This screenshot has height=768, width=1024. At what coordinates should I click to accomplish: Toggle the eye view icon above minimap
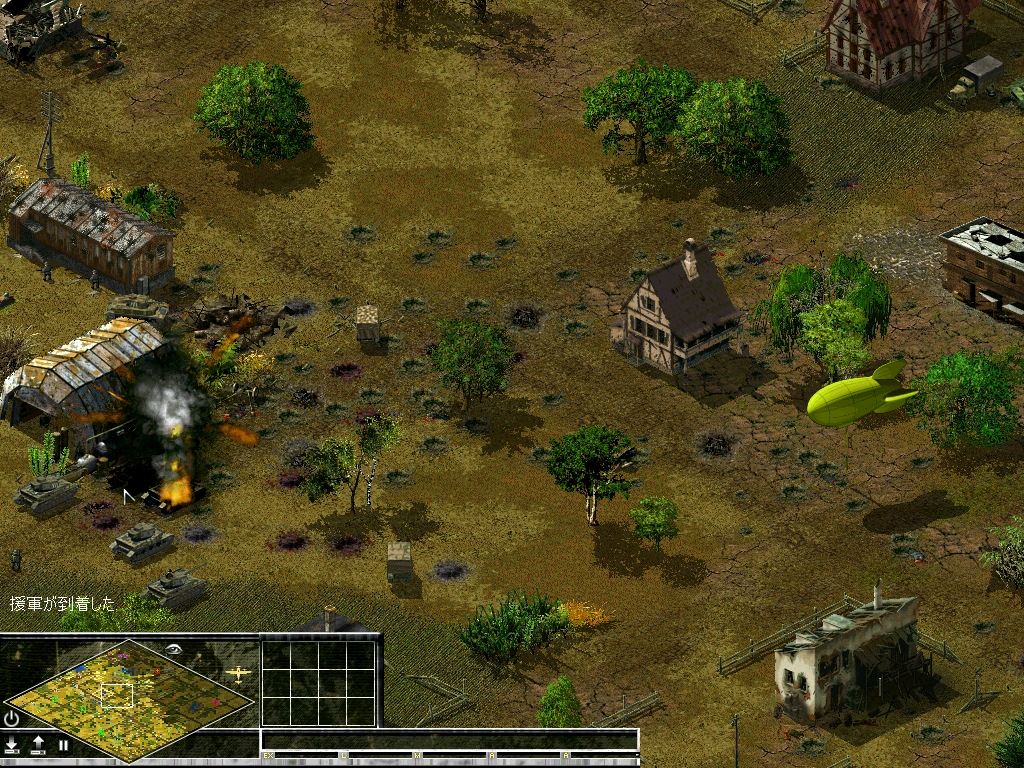pyautogui.click(x=175, y=648)
